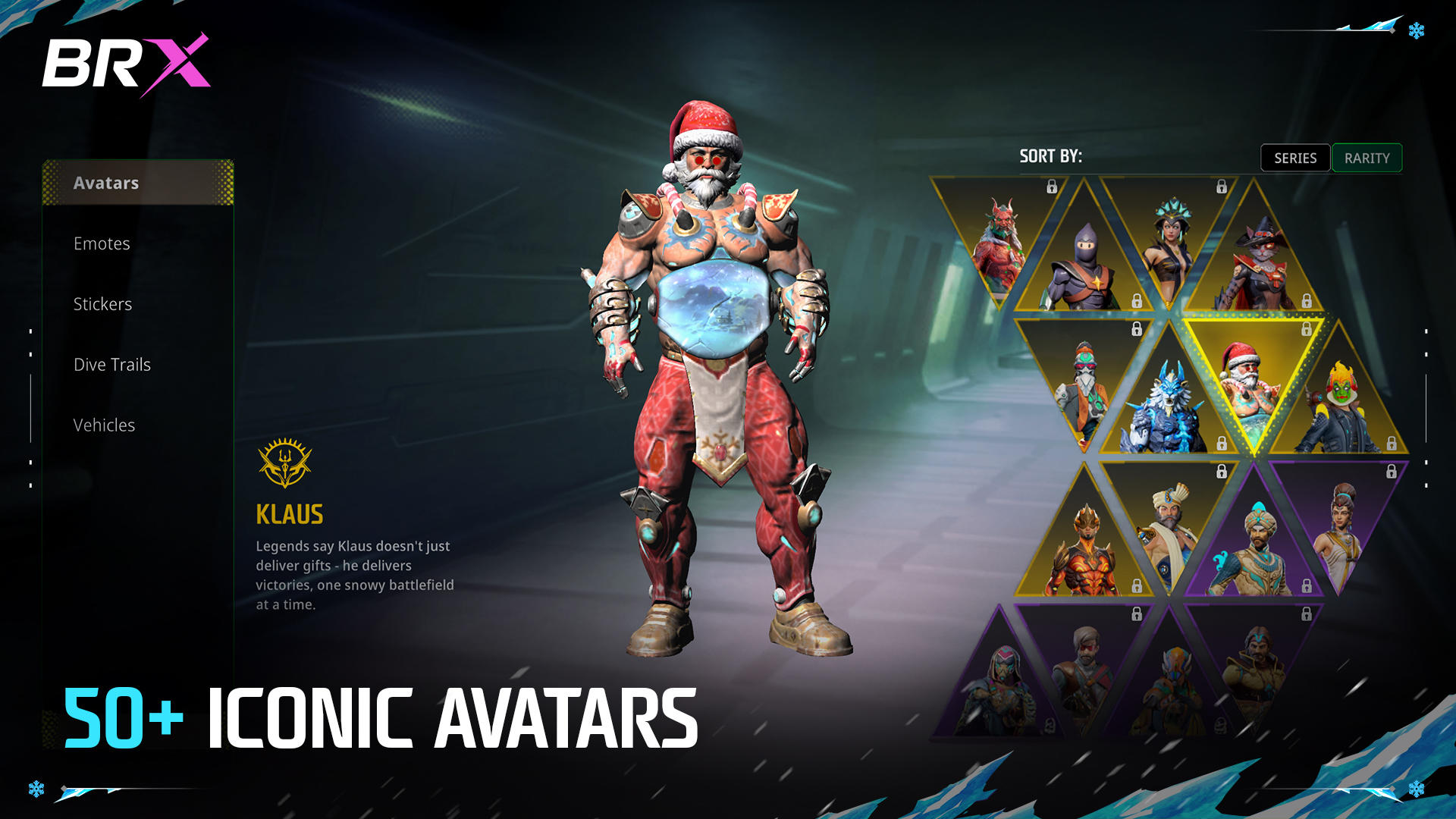Click the SORT BY label

pyautogui.click(x=1053, y=158)
